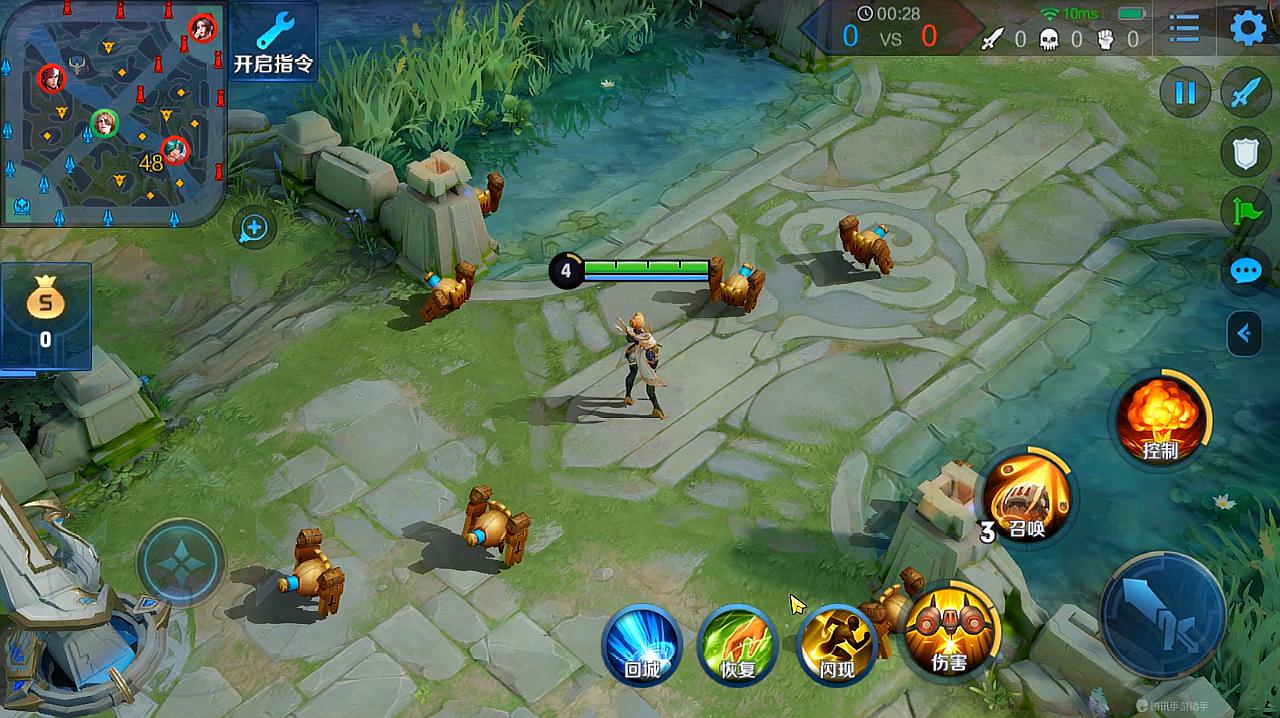Use the 恢复 heal skill
The image size is (1280, 718).
[x=738, y=645]
